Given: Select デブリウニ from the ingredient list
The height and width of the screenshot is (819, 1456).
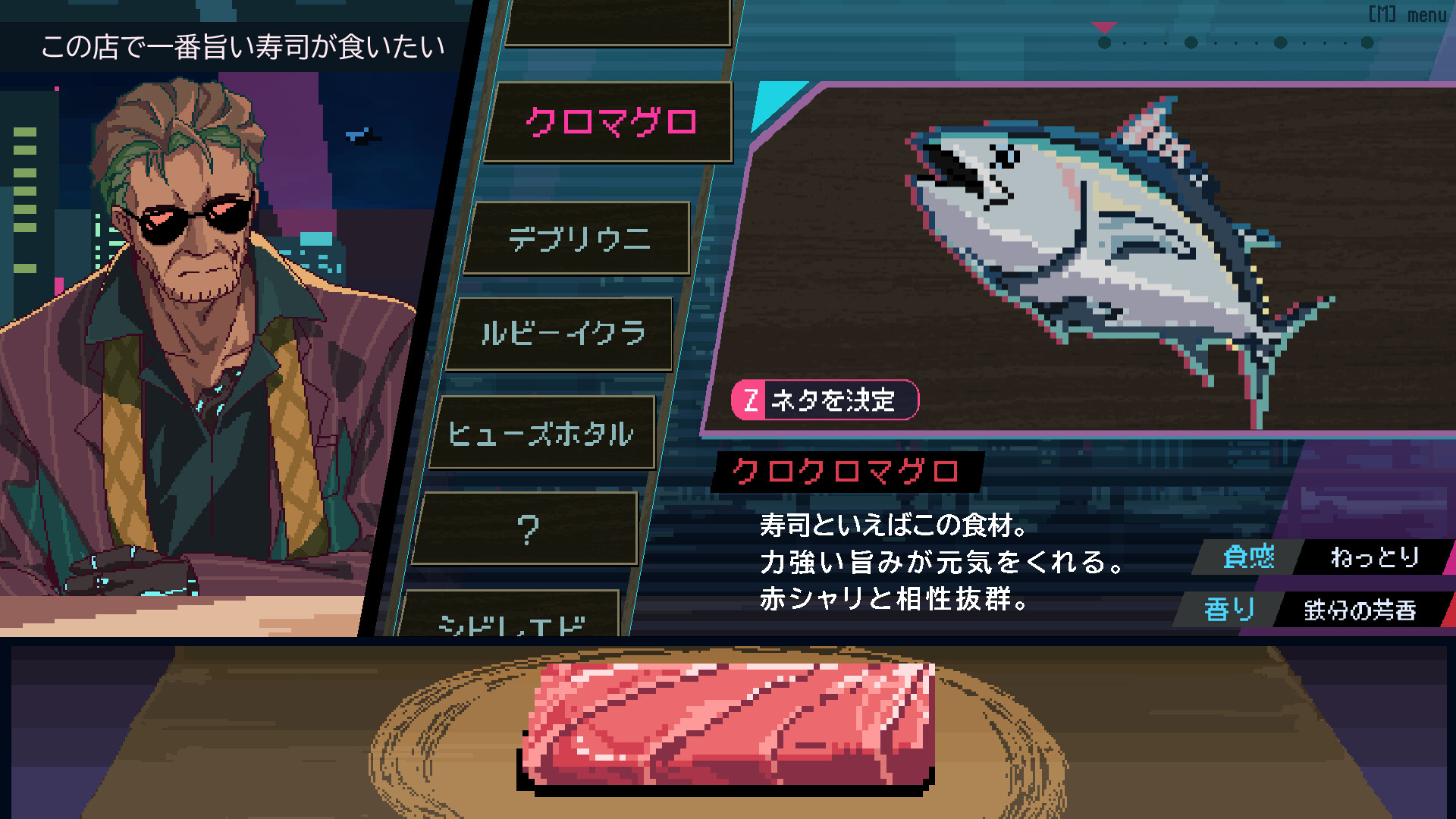Looking at the screenshot, I should [x=580, y=239].
